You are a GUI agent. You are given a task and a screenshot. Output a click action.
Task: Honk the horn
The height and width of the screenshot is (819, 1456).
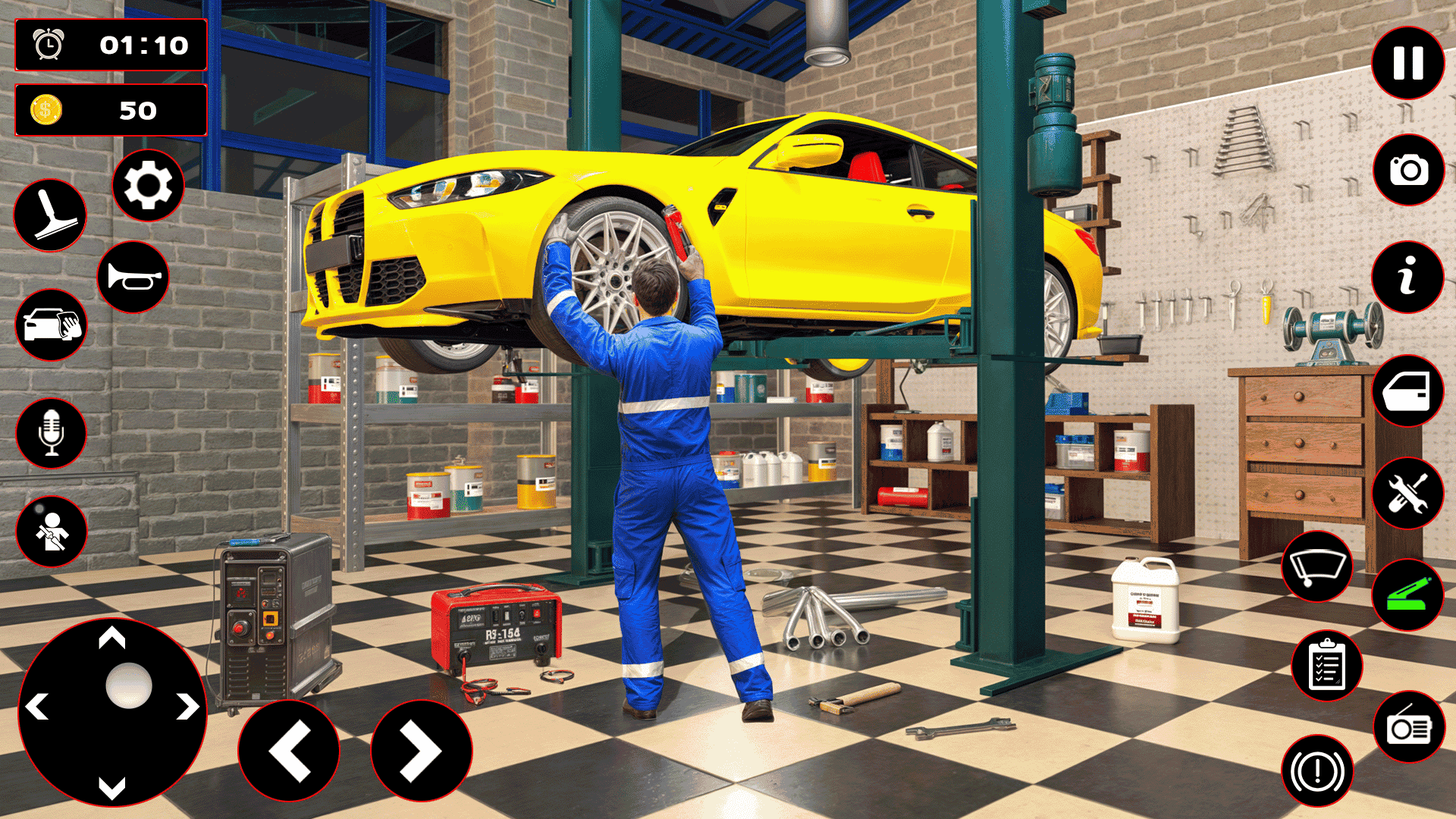pos(133,276)
